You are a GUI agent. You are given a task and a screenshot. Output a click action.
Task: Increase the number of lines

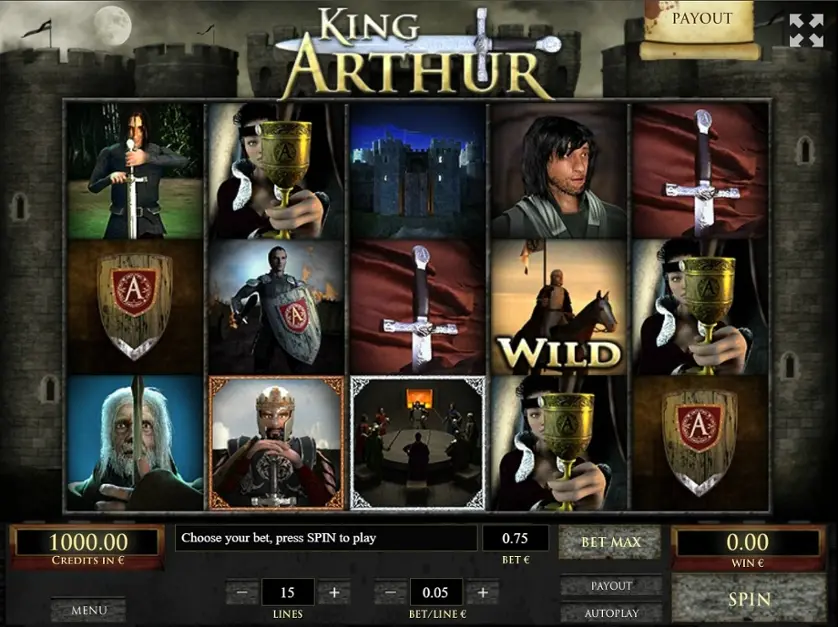click(x=334, y=592)
